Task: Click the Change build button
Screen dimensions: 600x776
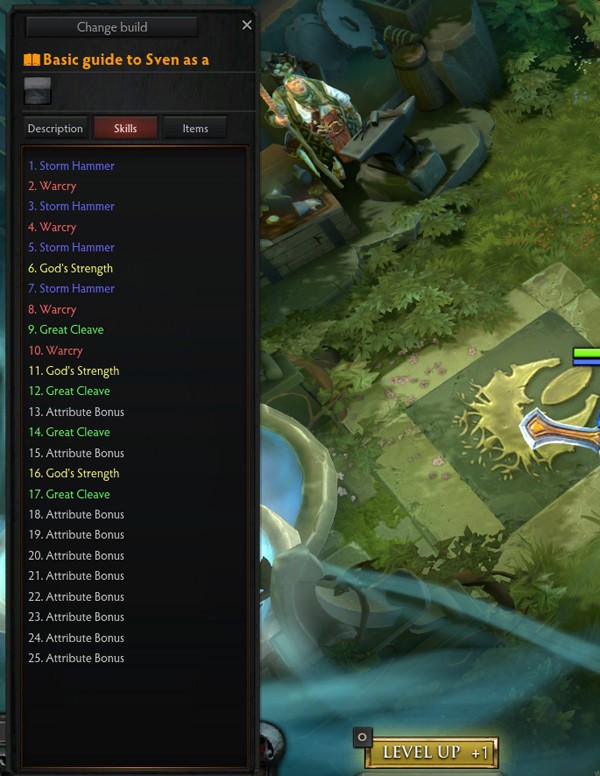Action: (111, 27)
